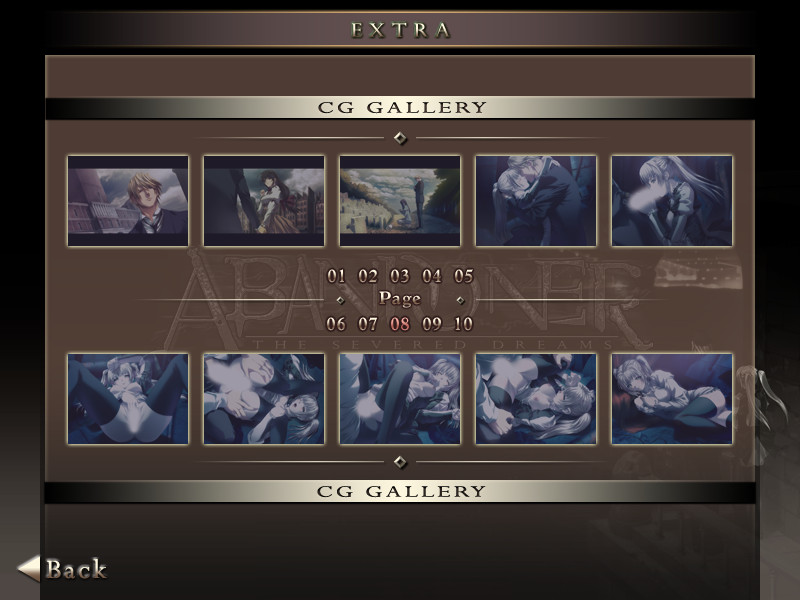800x600 pixels.
Task: Go back using the Back button
Action: pos(64,569)
